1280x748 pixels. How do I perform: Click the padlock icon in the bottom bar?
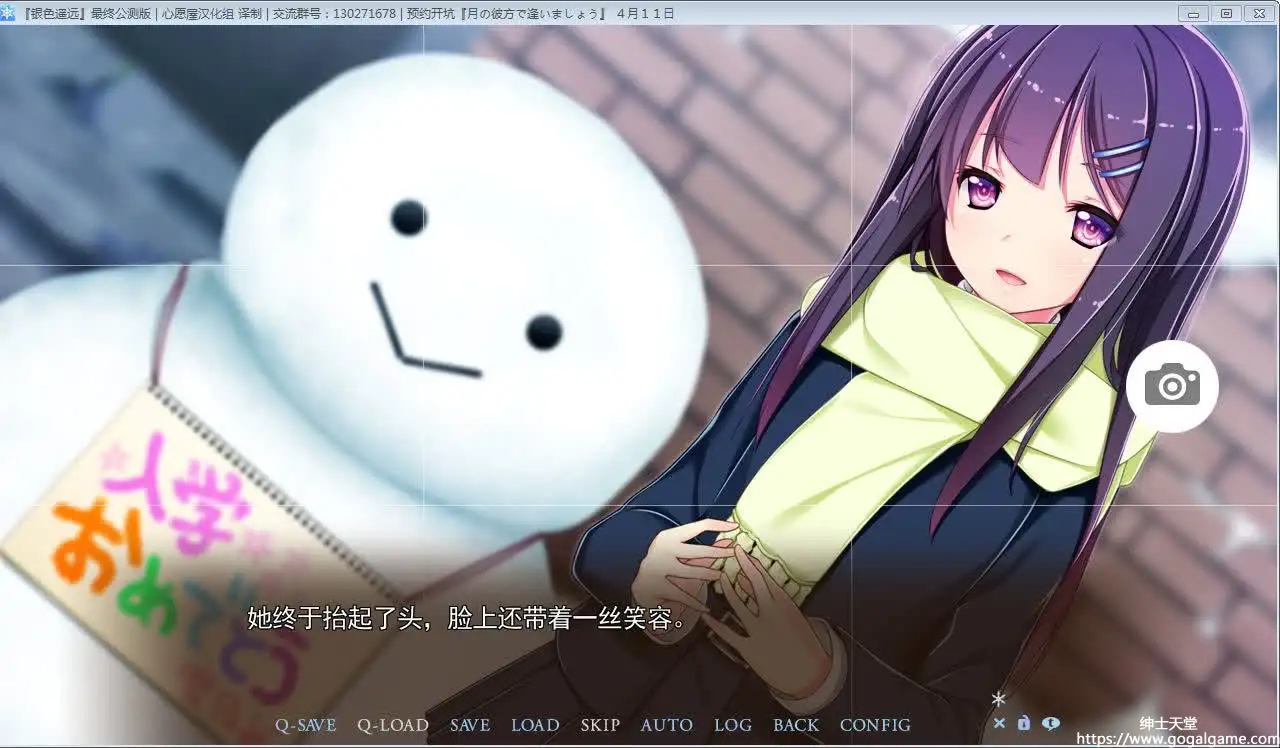[1024, 722]
